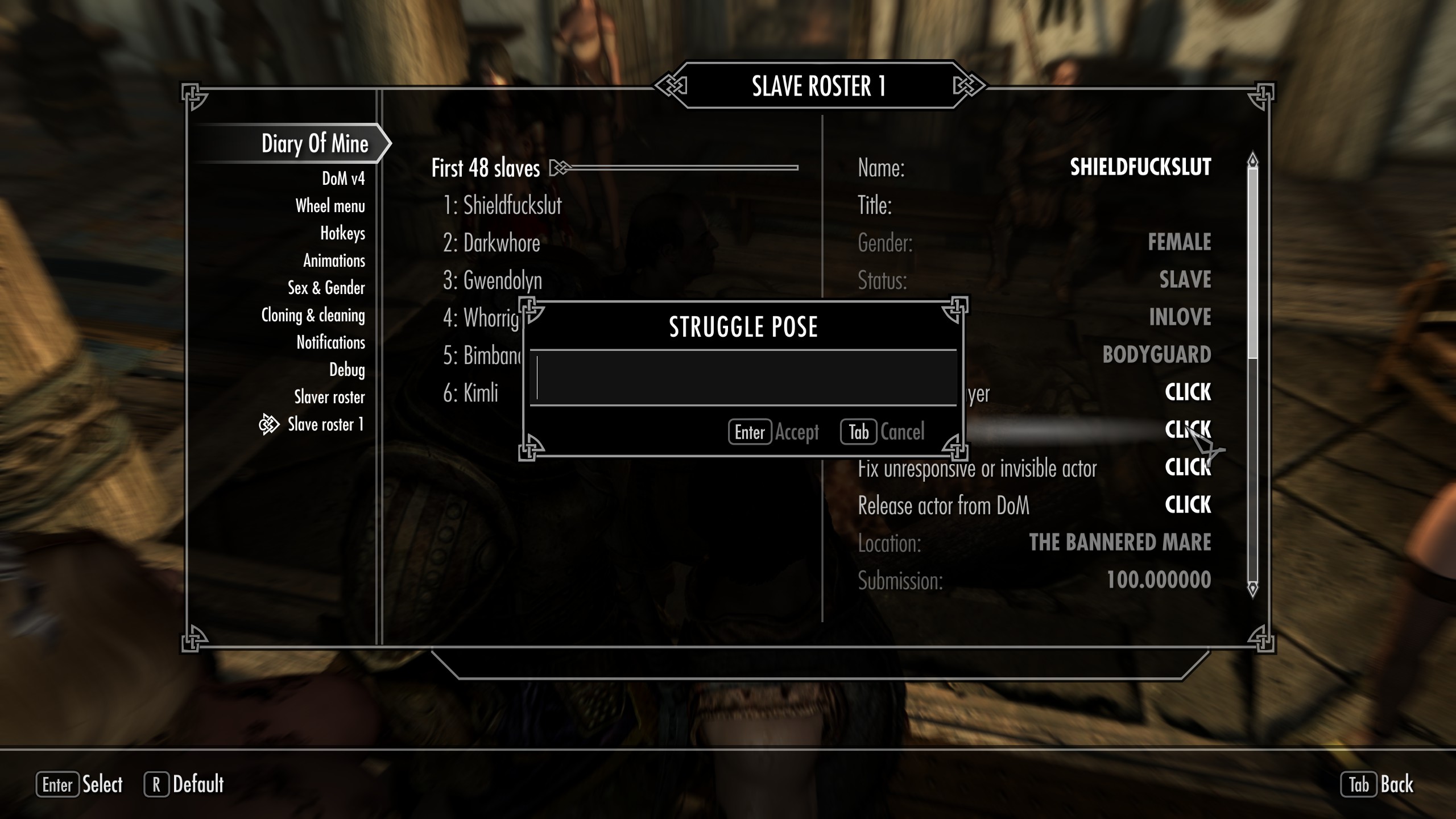The width and height of the screenshot is (1456, 819).
Task: Open the Diary Of Mine main page
Action: 316,144
